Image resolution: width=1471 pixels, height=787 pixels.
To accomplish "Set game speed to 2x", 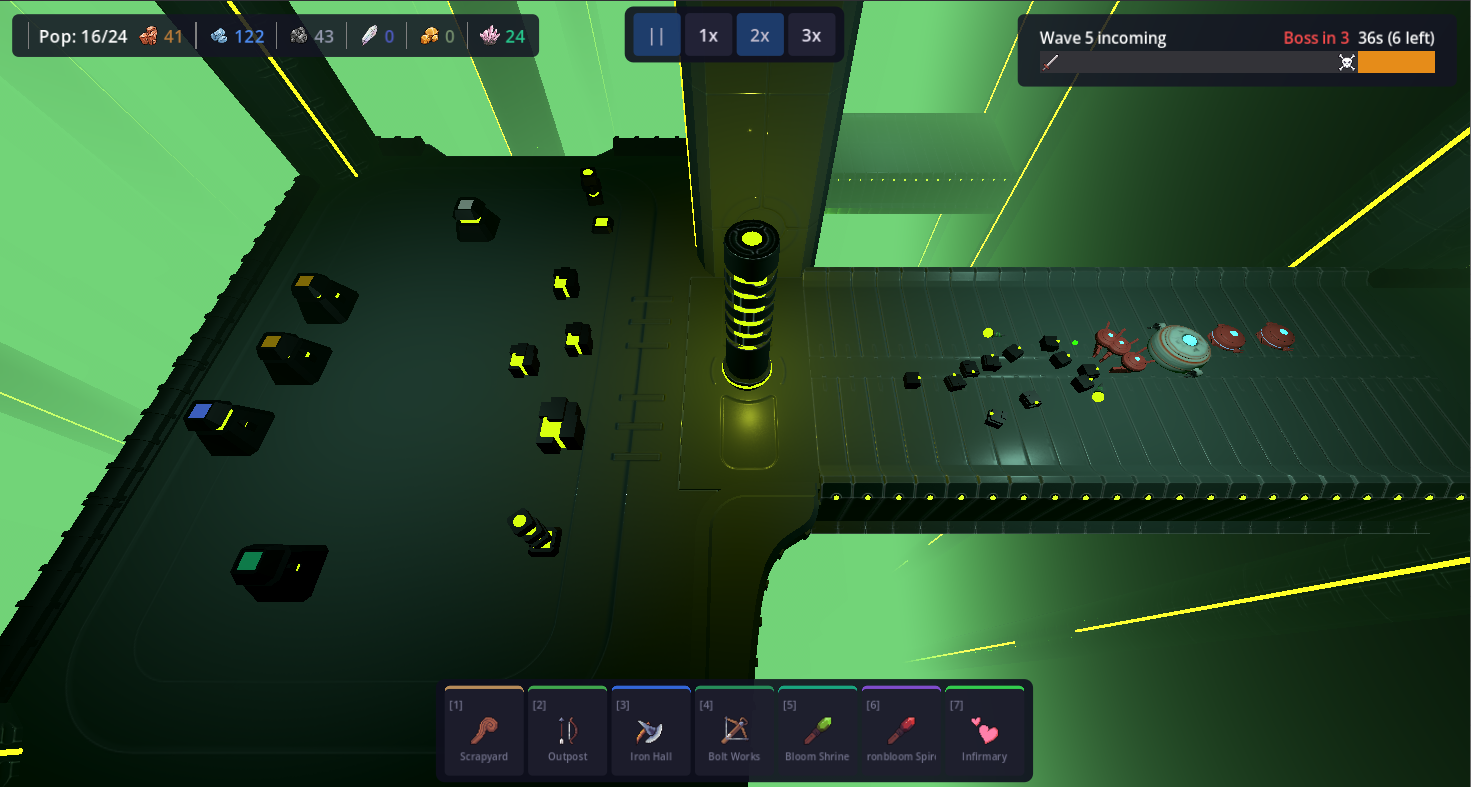I will pyautogui.click(x=760, y=36).
